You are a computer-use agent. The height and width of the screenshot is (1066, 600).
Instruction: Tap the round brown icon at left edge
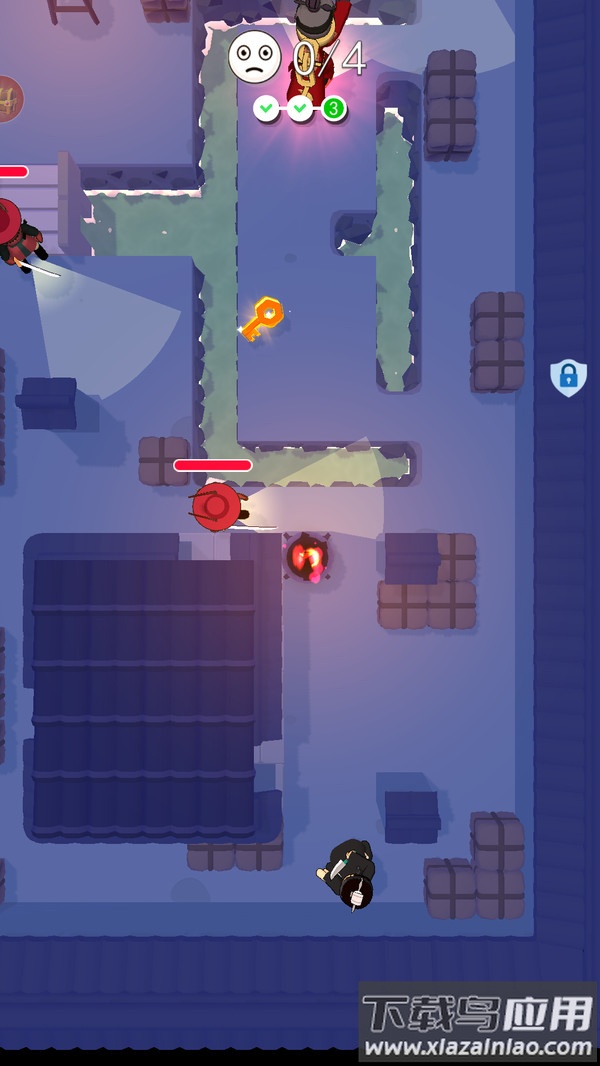(9, 98)
